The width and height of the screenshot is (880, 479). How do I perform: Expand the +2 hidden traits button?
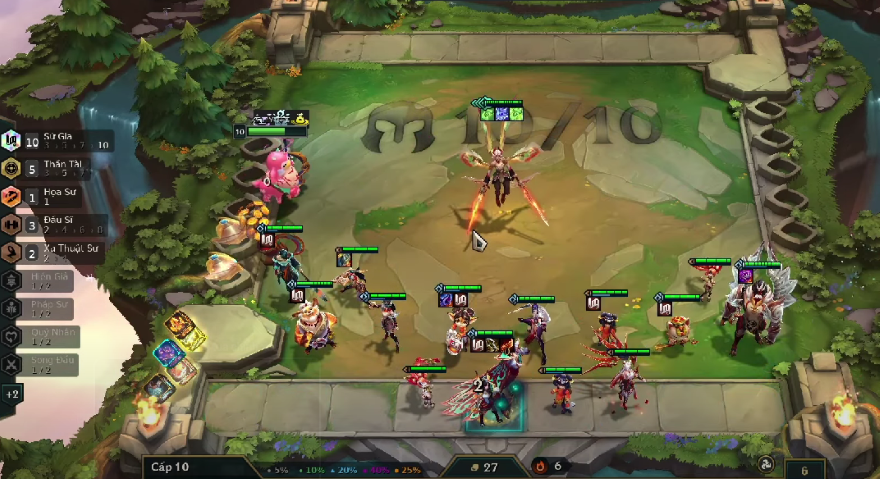point(12,394)
